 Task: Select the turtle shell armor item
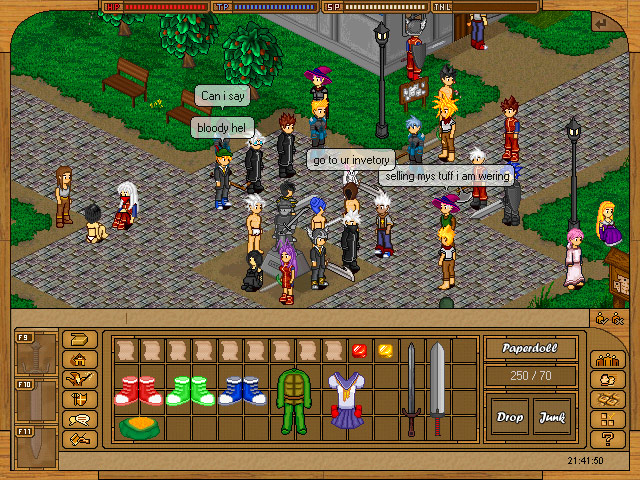point(292,400)
